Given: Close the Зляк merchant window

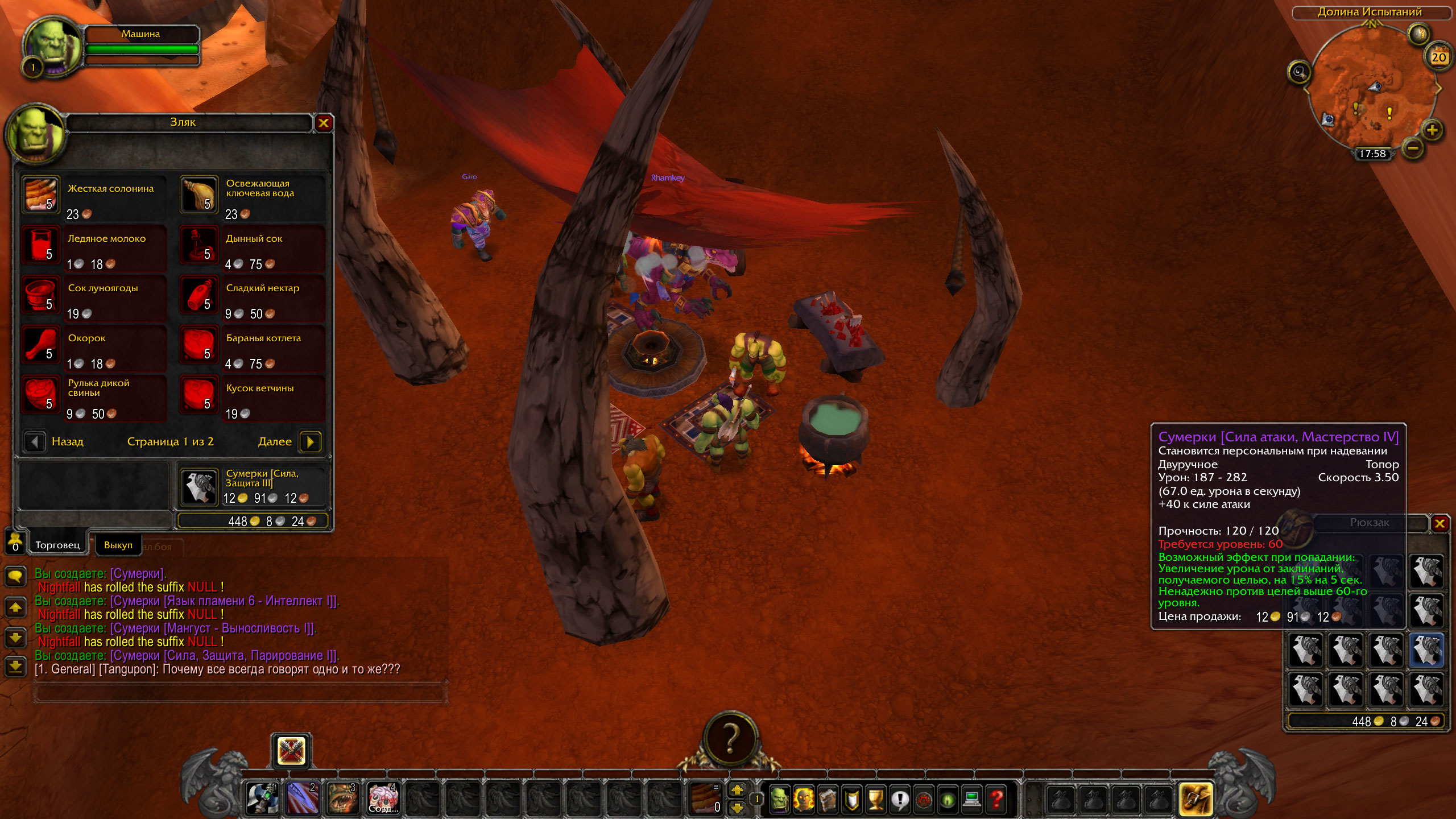Looking at the screenshot, I should point(324,123).
